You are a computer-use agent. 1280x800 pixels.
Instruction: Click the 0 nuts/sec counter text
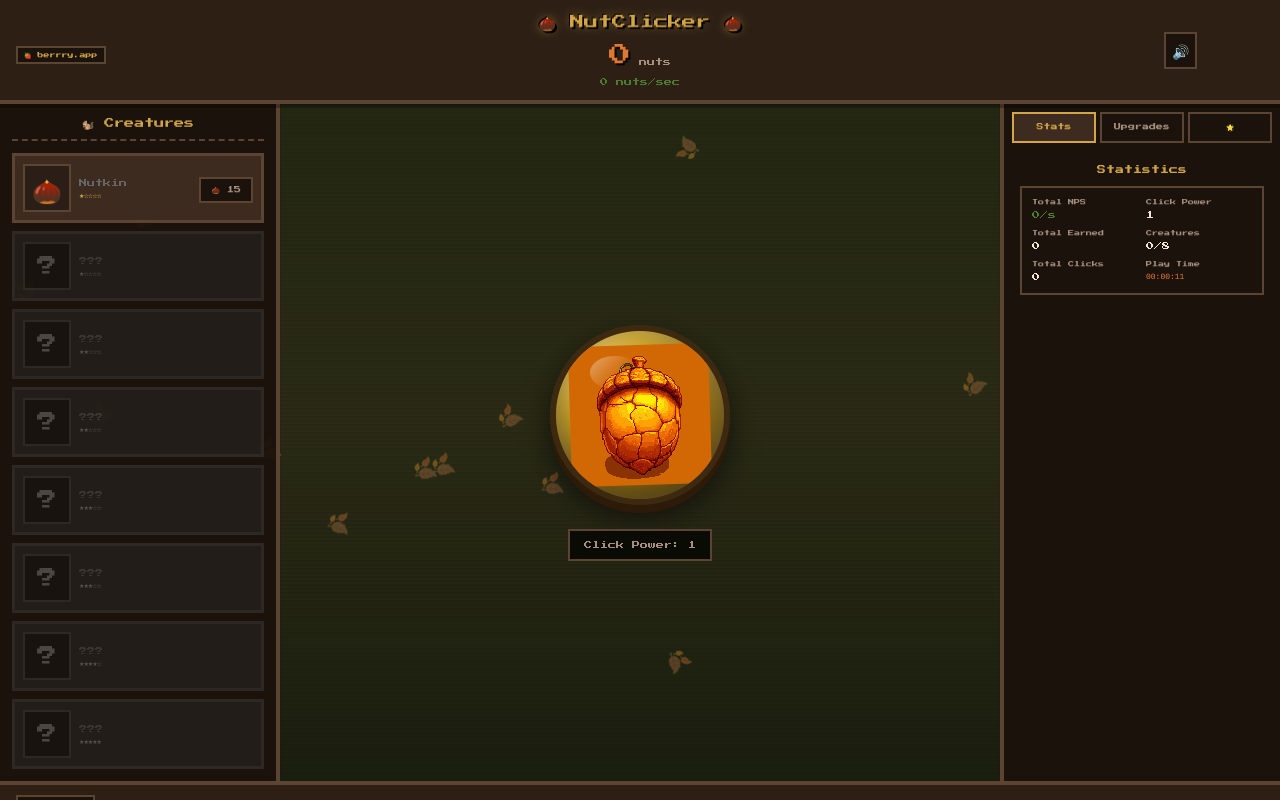(x=639, y=81)
